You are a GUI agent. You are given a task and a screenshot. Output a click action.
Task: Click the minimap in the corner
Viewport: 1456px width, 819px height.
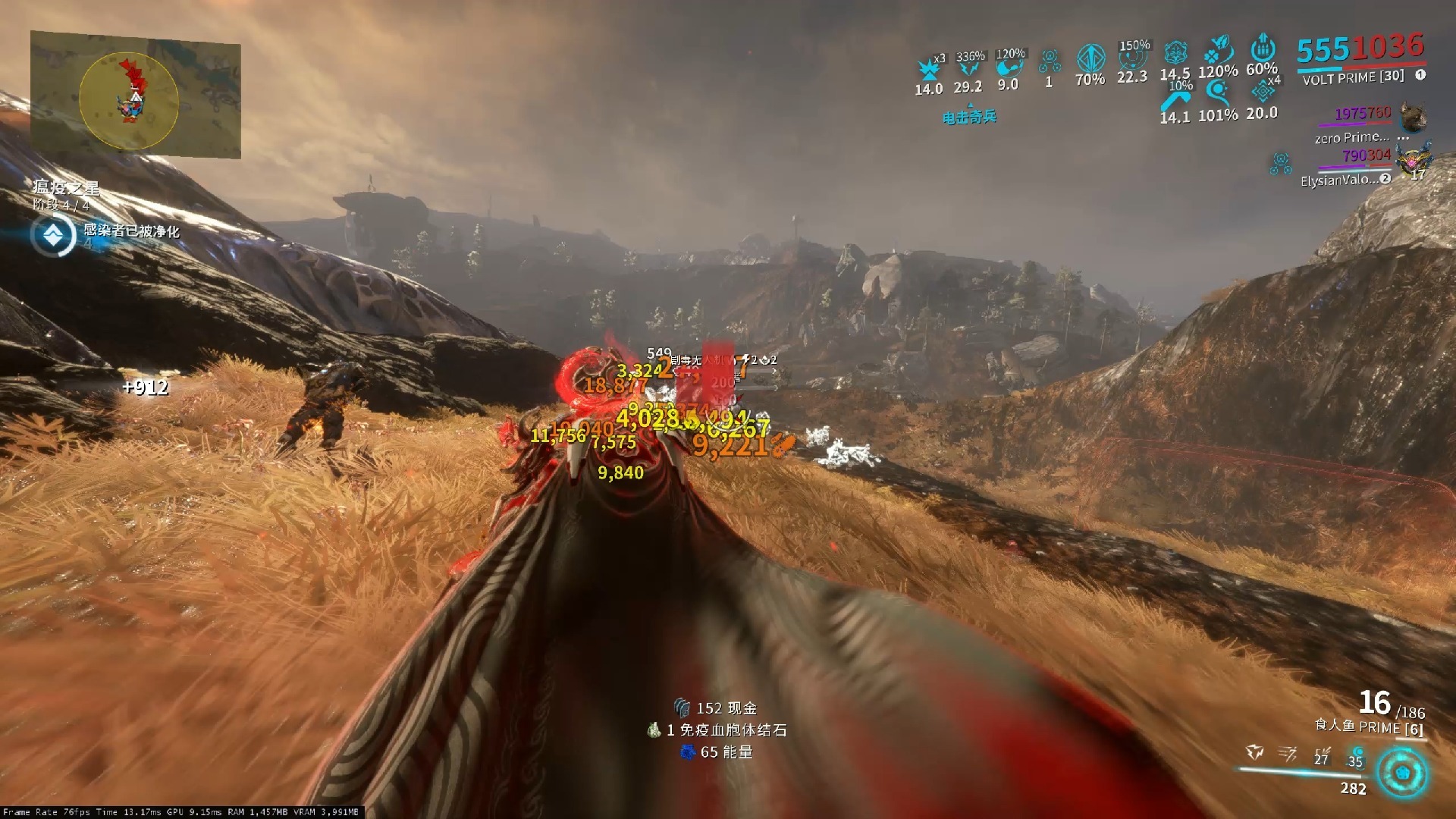(136, 96)
